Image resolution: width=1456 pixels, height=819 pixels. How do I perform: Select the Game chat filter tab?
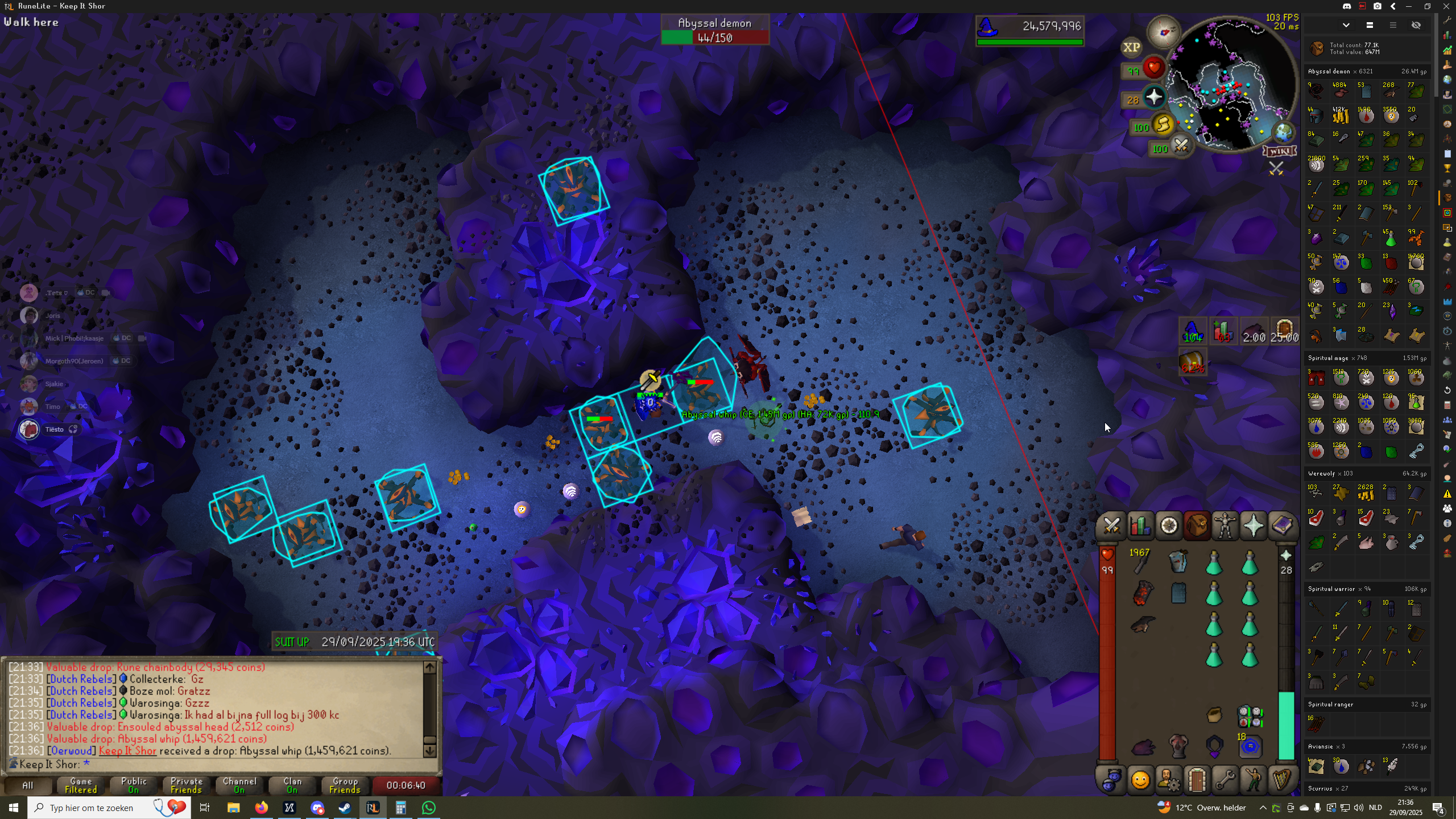81,785
